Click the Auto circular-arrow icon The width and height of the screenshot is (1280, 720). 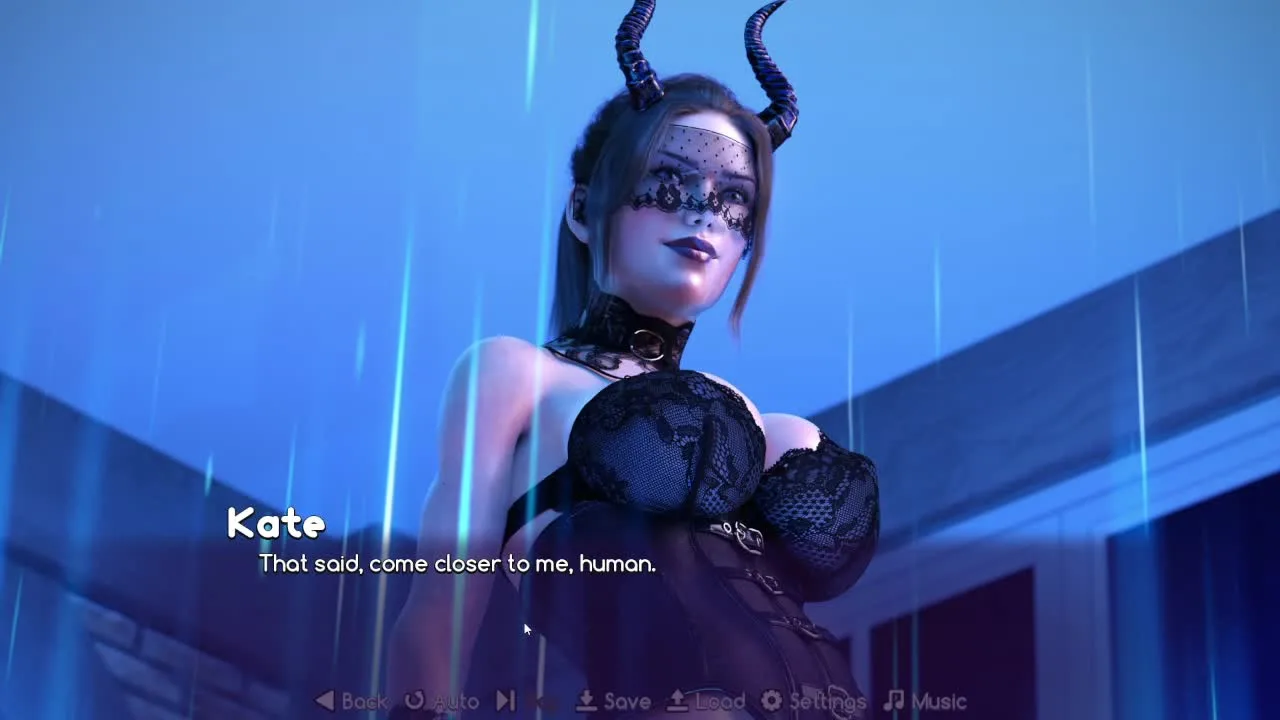(413, 701)
